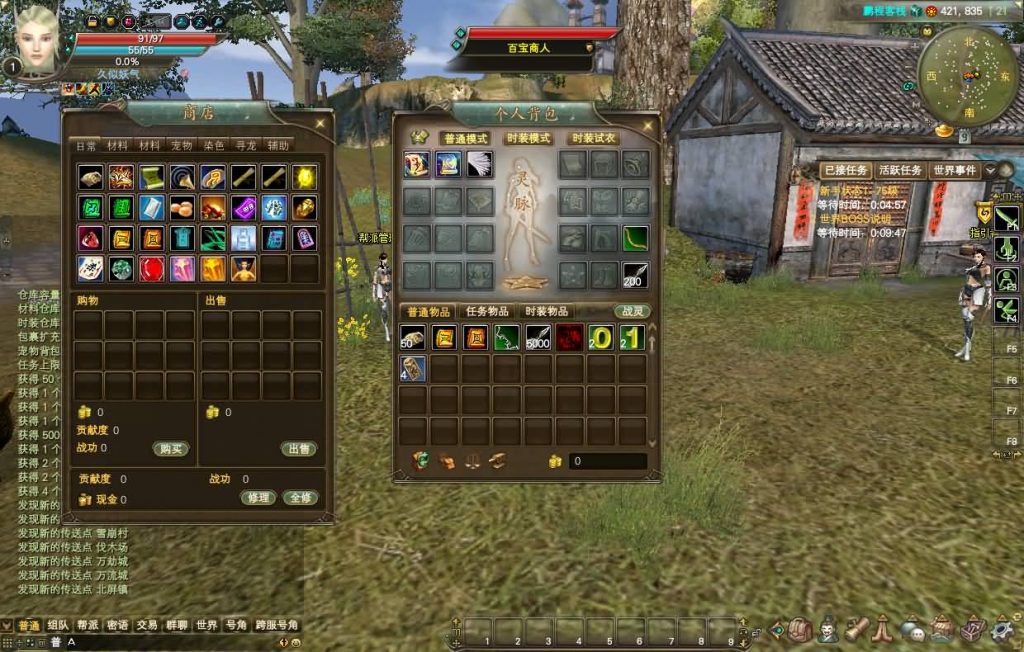Screen dimensions: 1024x652
Task: Click the circular minimap
Action: [x=967, y=76]
